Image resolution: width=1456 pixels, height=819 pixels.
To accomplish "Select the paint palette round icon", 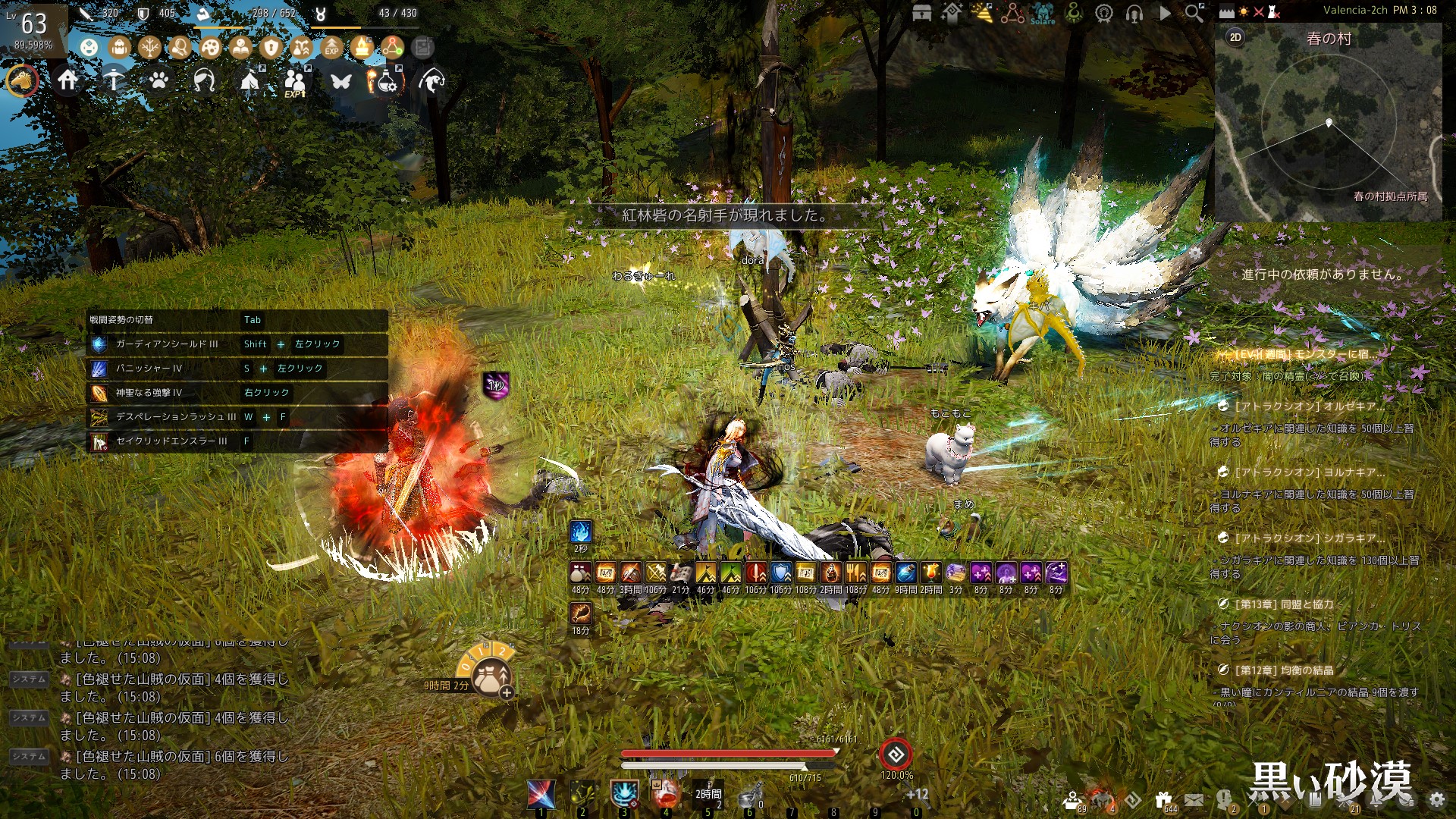I will point(210,48).
